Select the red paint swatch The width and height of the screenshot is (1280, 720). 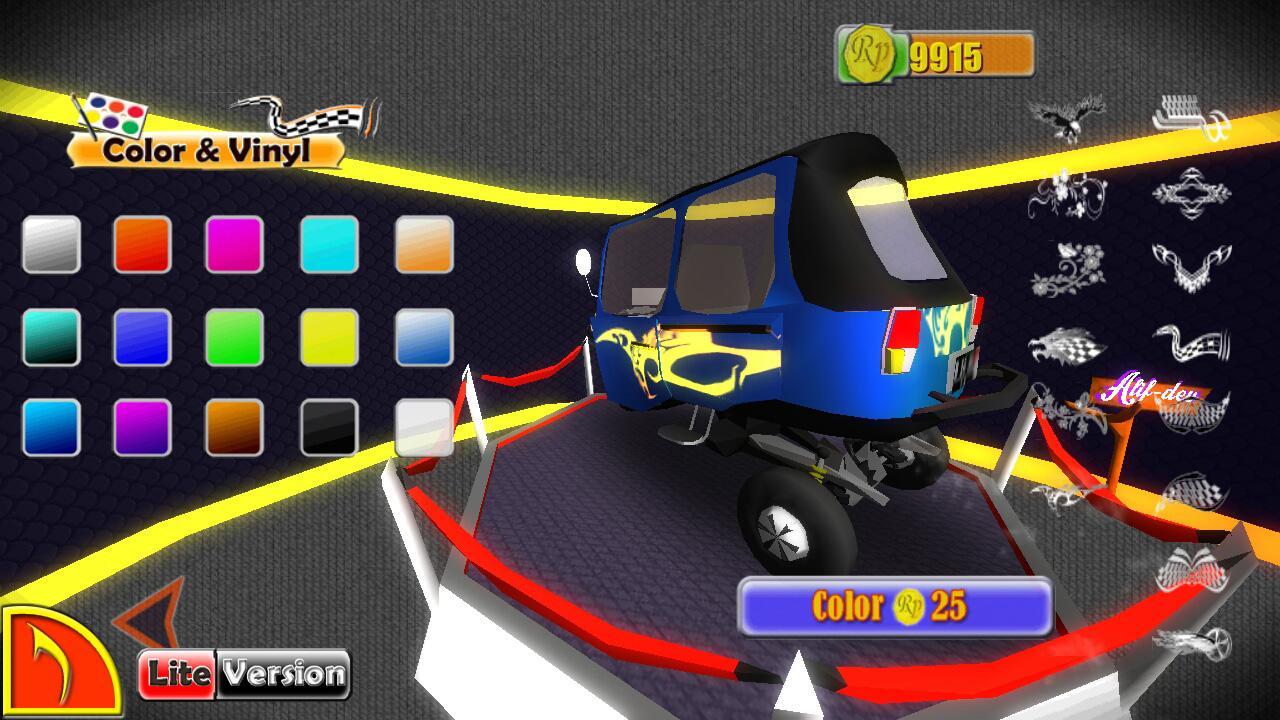coord(143,243)
